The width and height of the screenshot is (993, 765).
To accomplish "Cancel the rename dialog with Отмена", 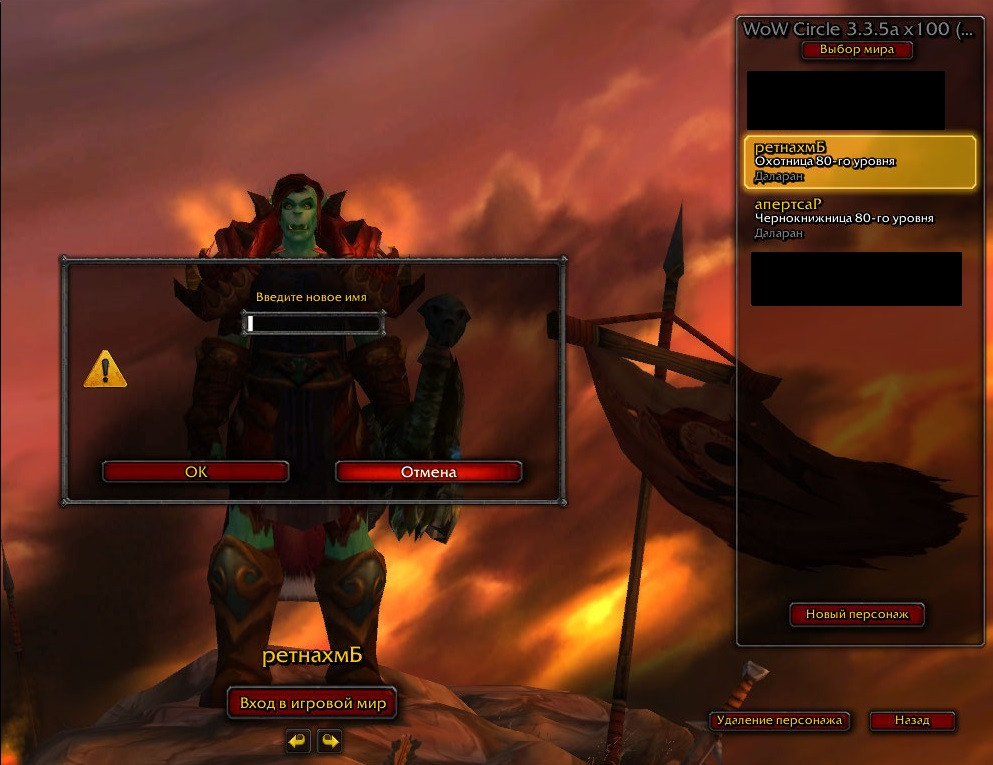I will [x=428, y=472].
